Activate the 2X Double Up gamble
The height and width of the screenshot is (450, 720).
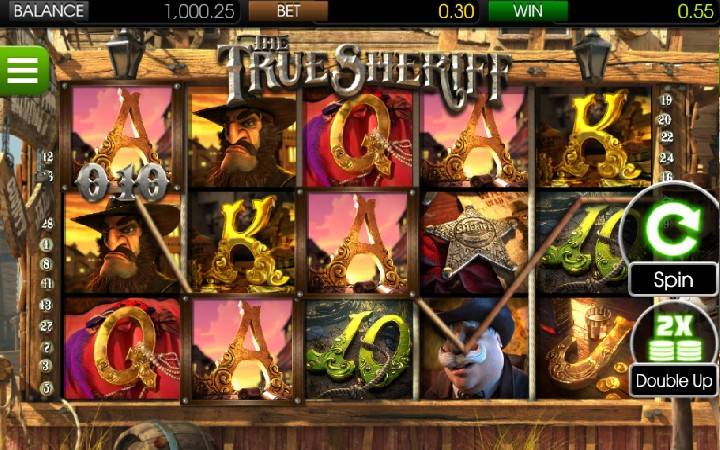[x=673, y=348]
